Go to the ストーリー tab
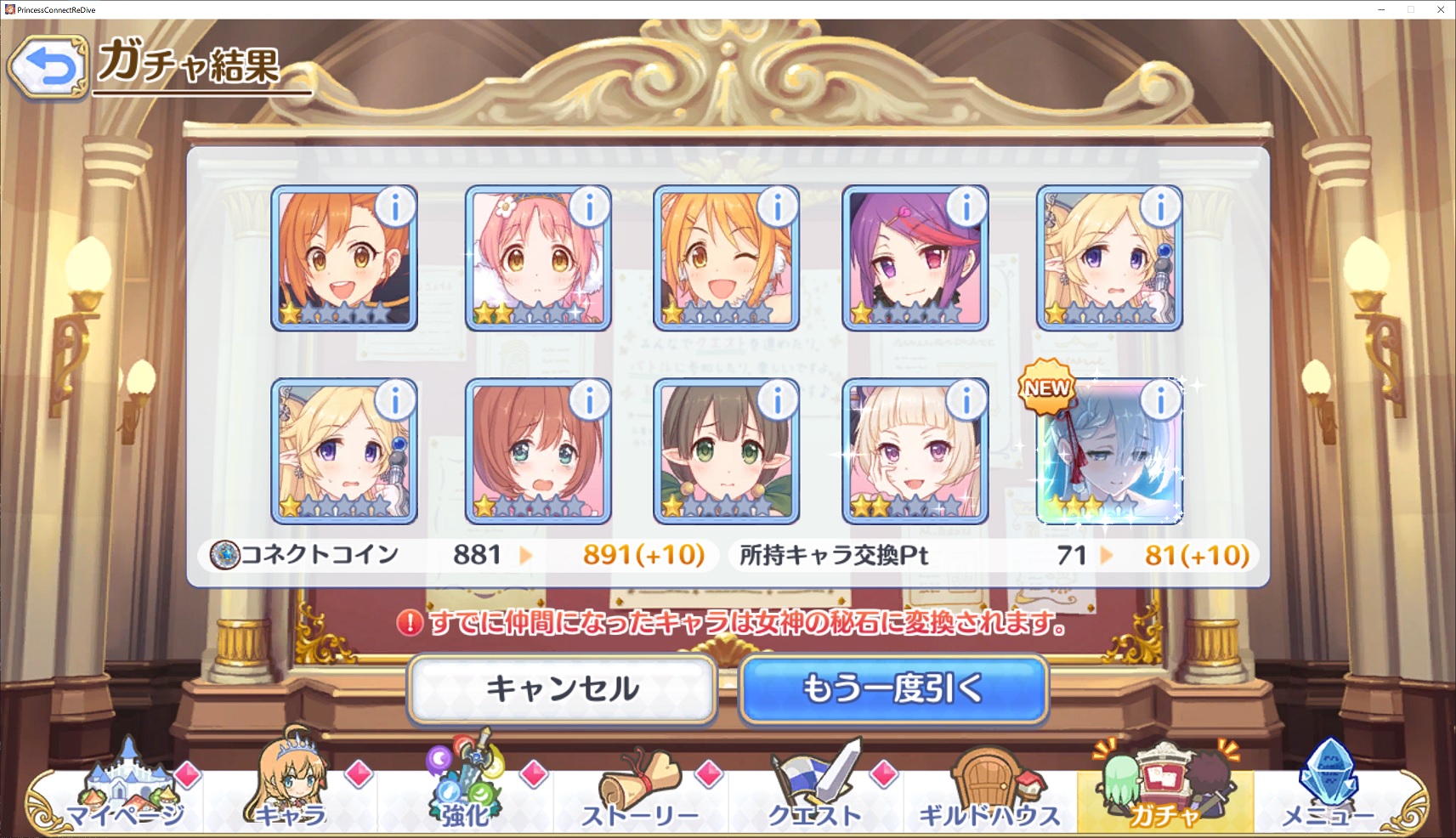The width and height of the screenshot is (1456, 838). tap(639, 790)
